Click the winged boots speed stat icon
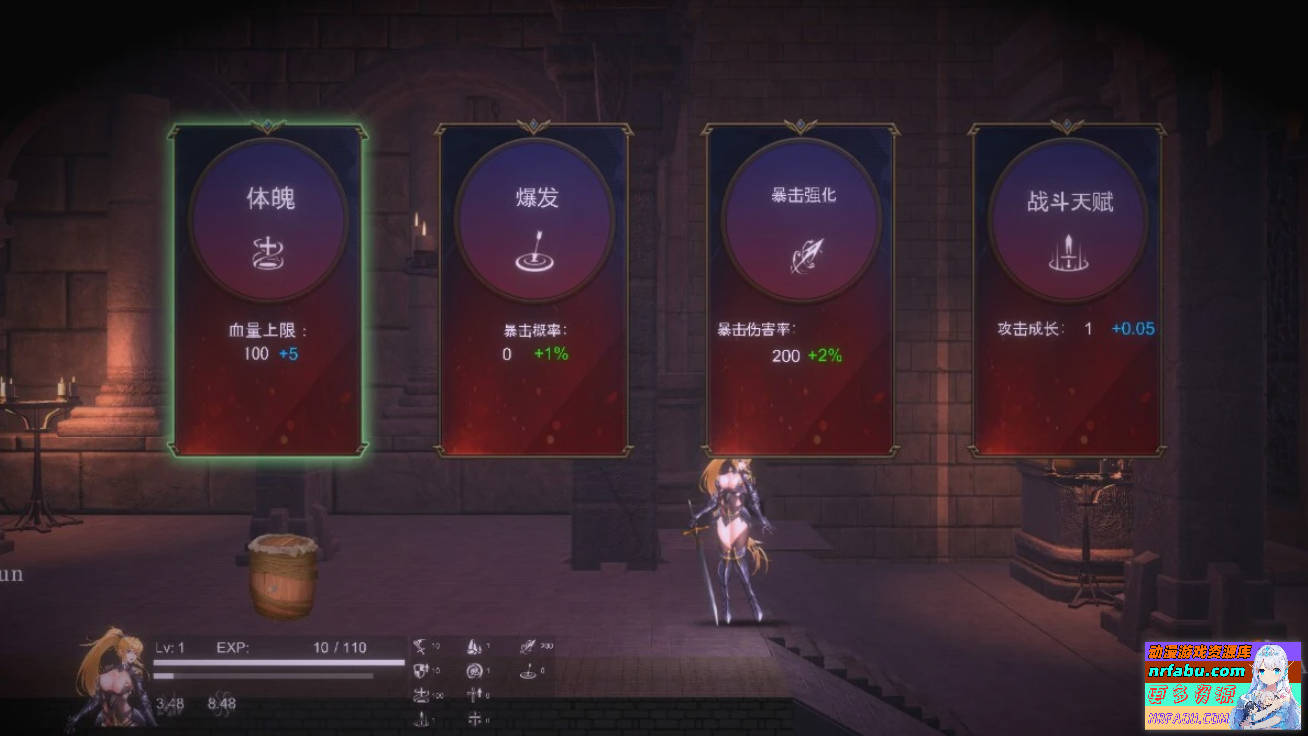The height and width of the screenshot is (736, 1308). [x=474, y=646]
